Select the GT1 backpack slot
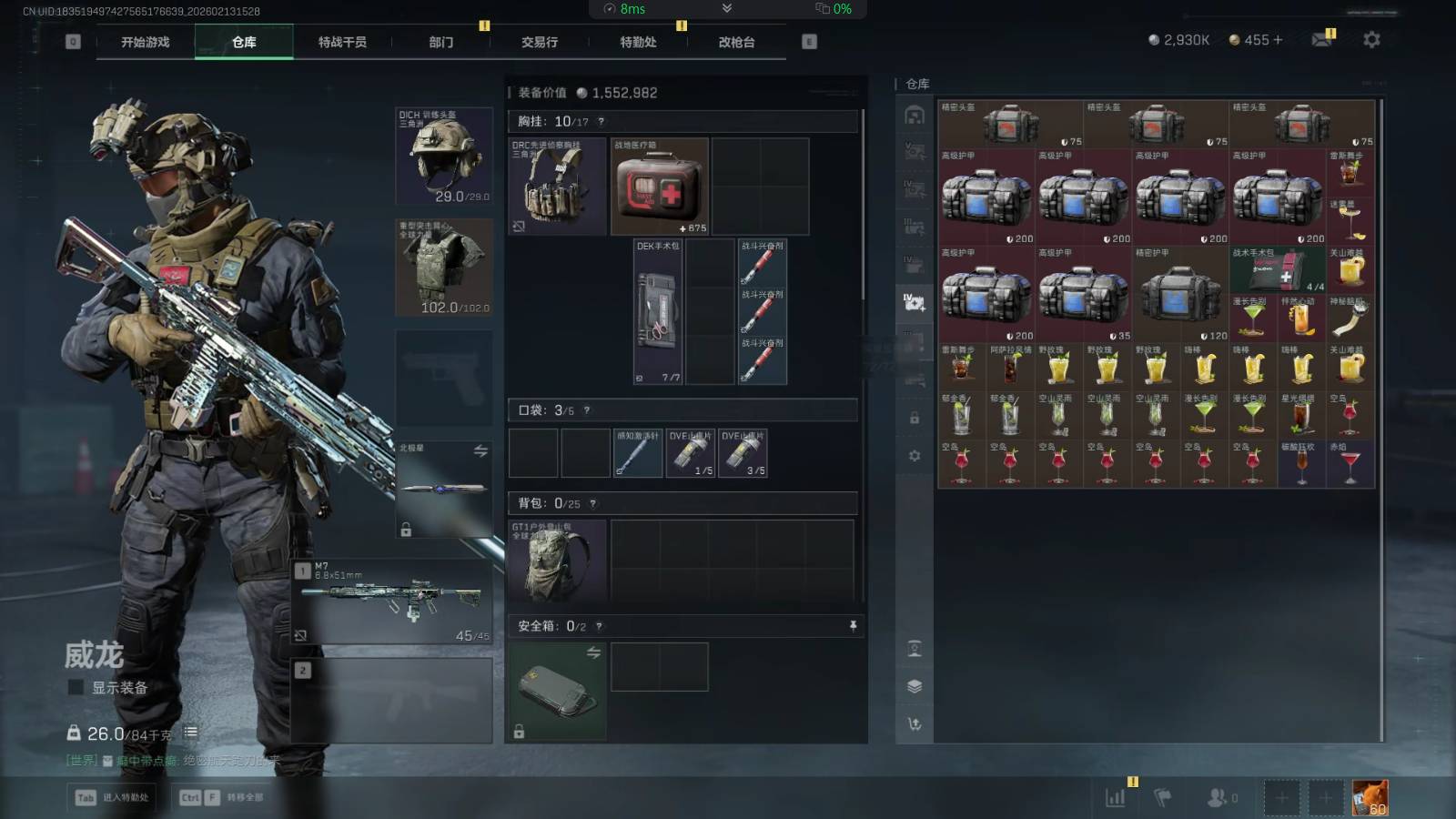 [557, 561]
